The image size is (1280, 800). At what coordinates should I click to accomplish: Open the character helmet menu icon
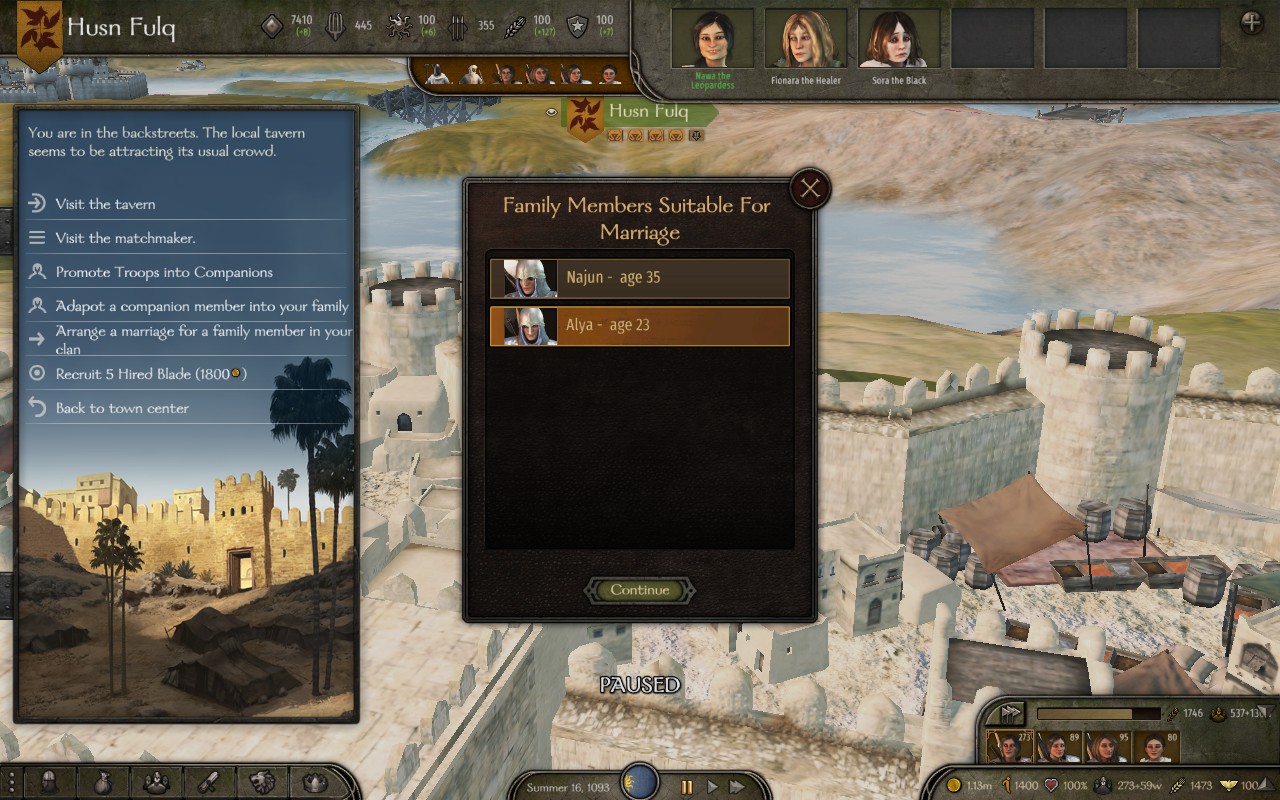tap(49, 782)
